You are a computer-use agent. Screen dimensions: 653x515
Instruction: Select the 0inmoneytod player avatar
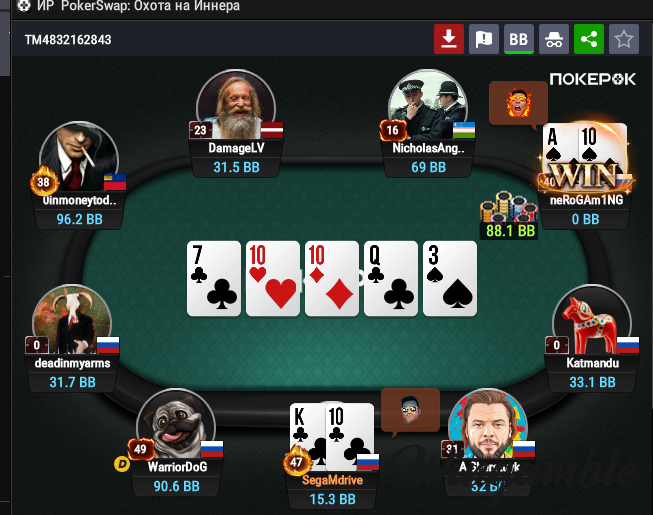point(78,160)
